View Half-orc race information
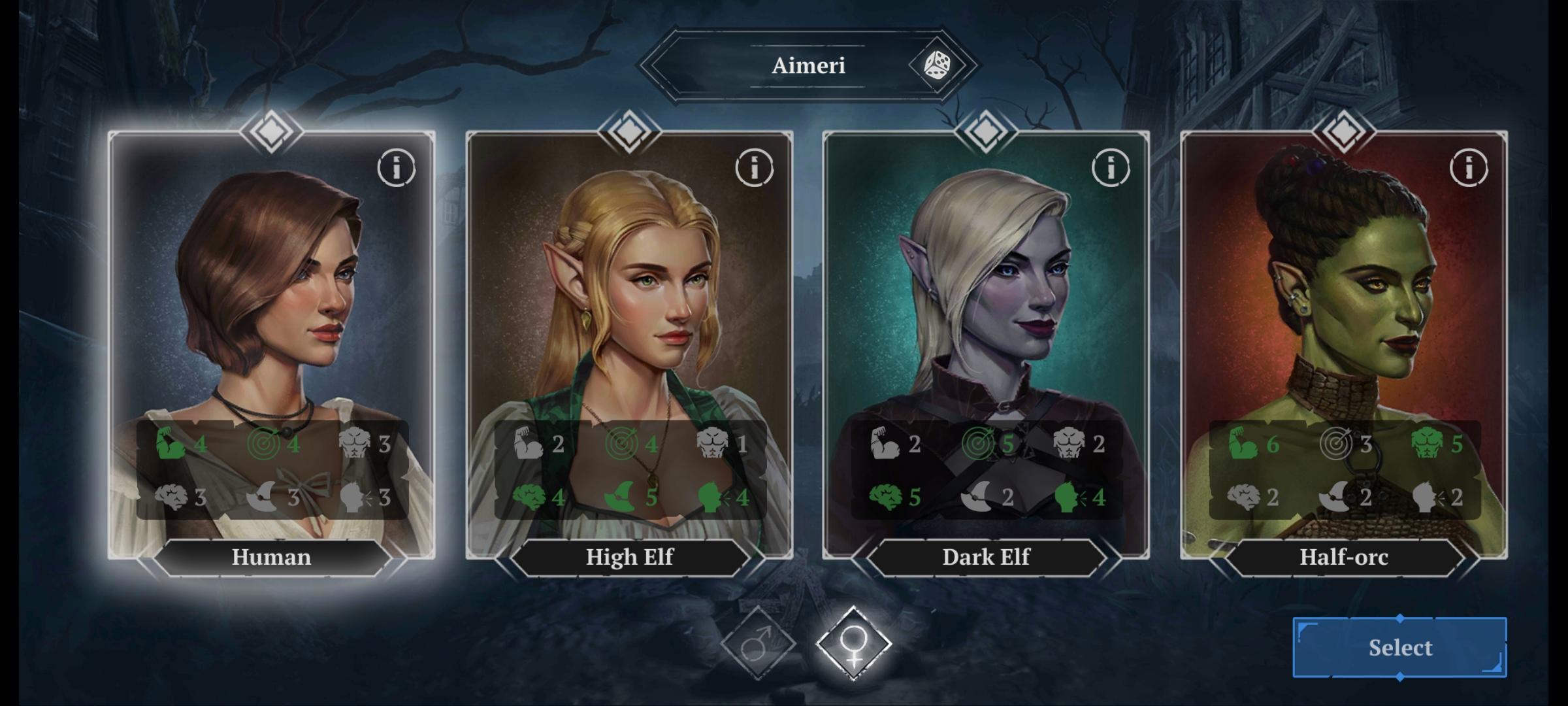The height and width of the screenshot is (706, 1568). coord(1469,168)
